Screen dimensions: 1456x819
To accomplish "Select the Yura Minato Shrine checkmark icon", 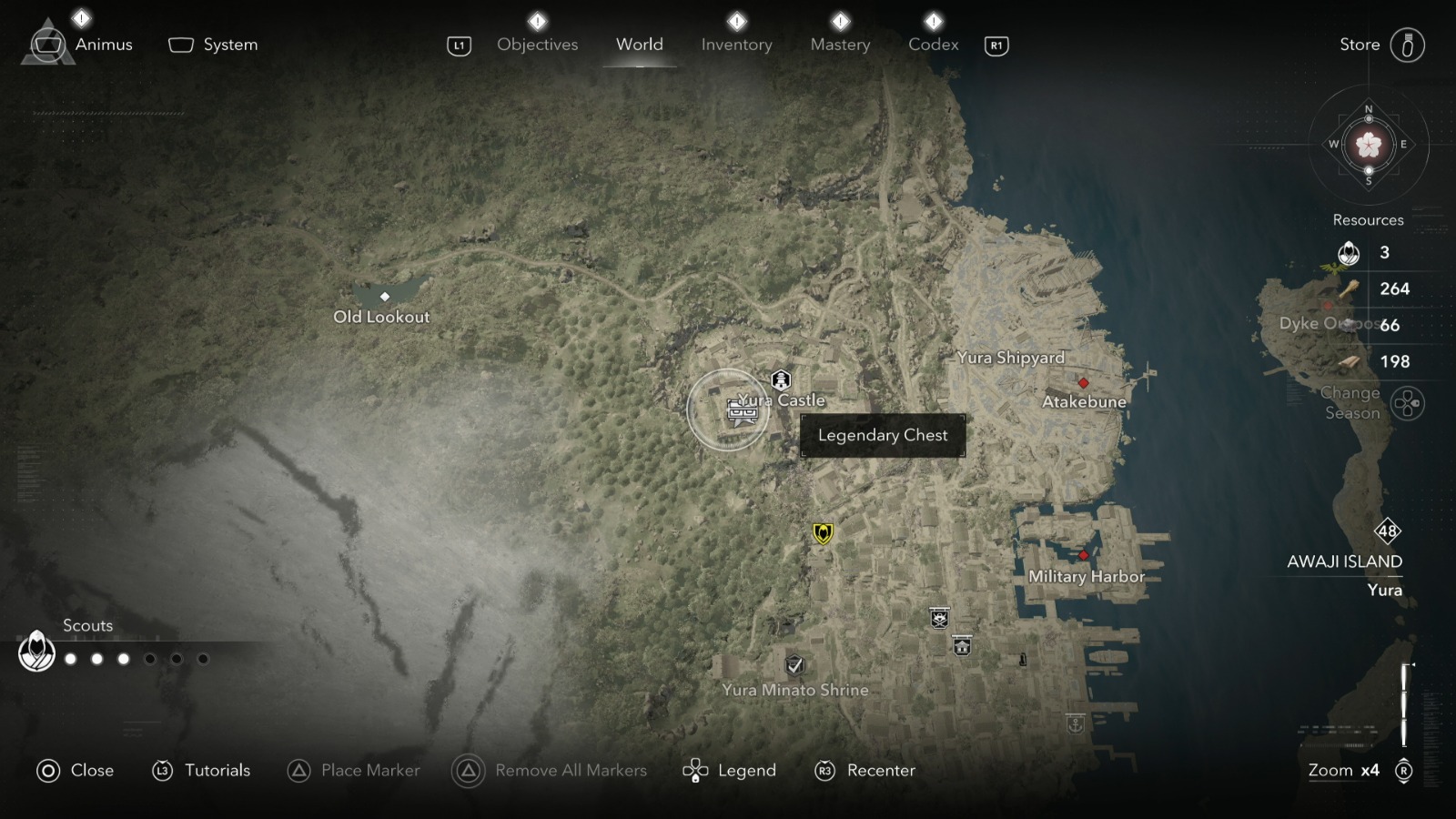I will pos(794,666).
